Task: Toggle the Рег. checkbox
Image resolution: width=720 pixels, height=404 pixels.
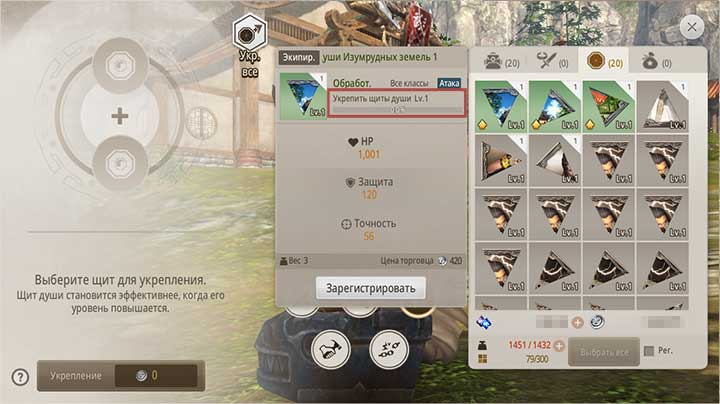Action: [650, 352]
